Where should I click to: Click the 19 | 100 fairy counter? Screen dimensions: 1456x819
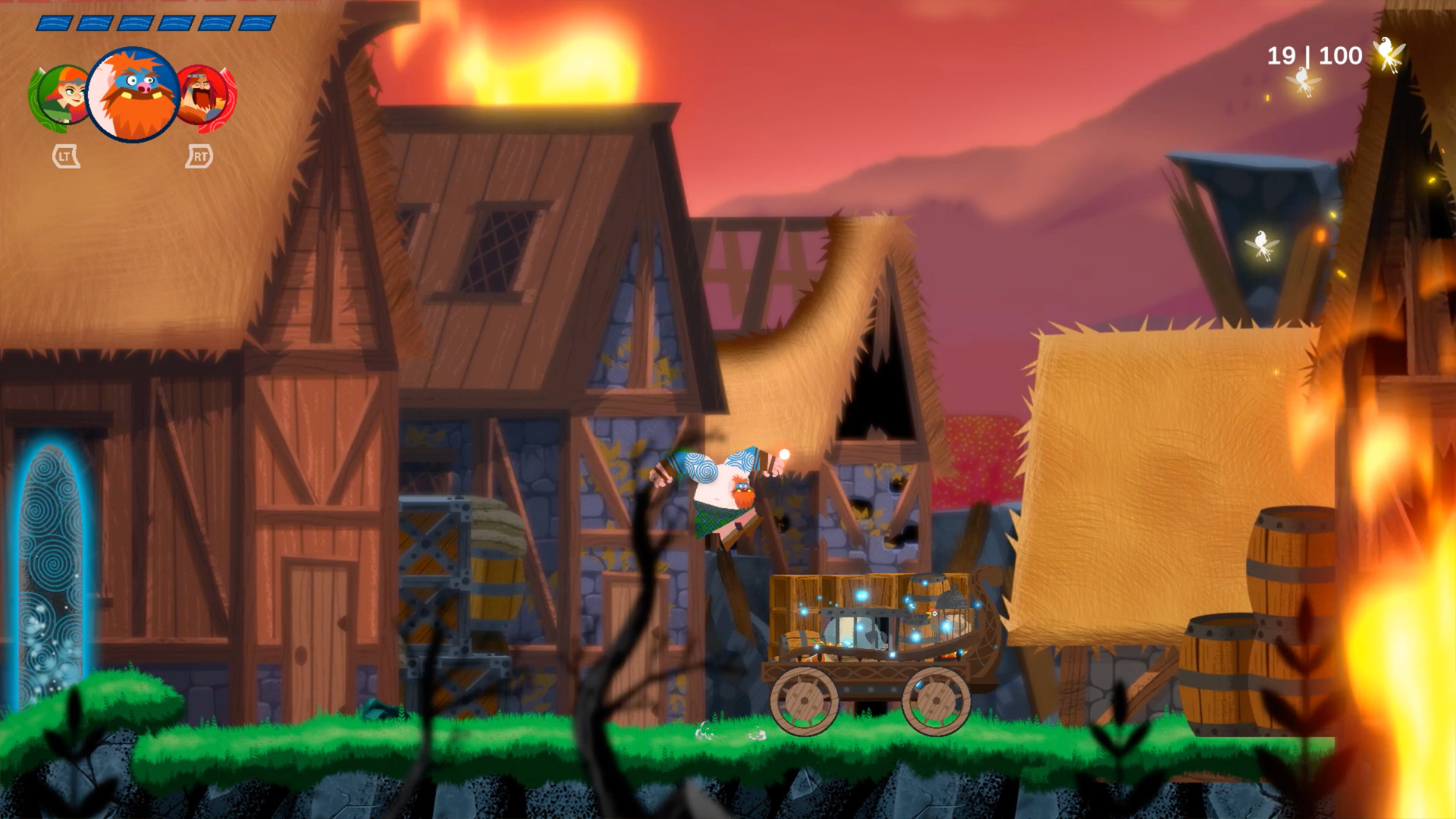click(x=1314, y=55)
